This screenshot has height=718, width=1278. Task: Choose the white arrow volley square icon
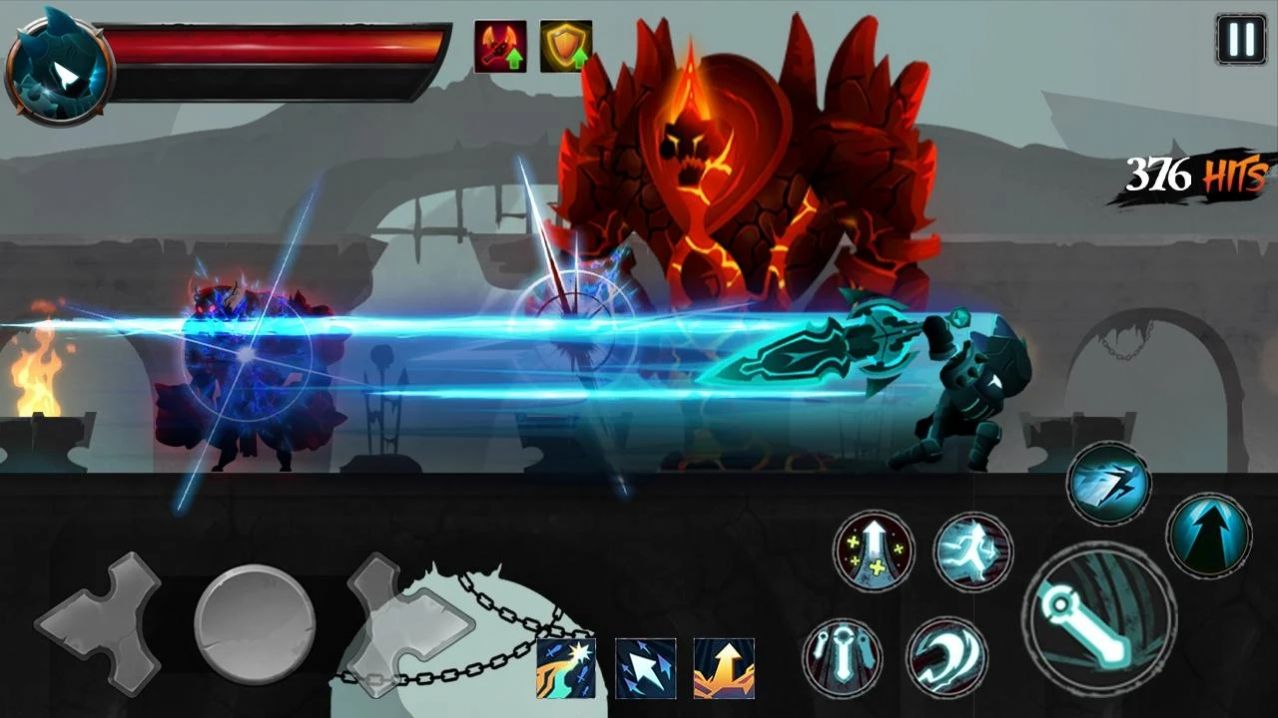click(x=645, y=667)
